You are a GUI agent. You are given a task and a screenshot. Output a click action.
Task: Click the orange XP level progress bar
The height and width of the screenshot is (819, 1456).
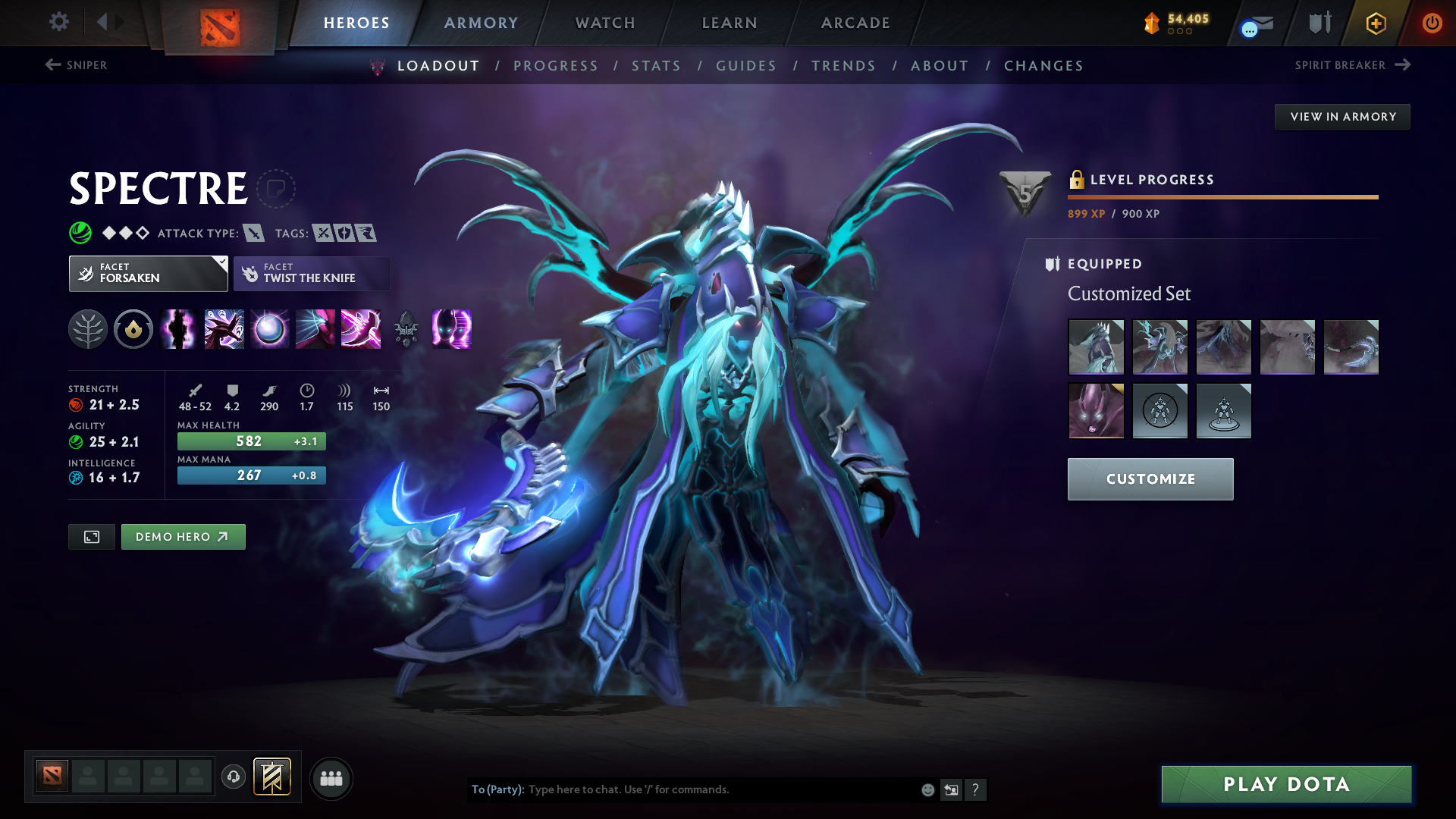point(1222,196)
